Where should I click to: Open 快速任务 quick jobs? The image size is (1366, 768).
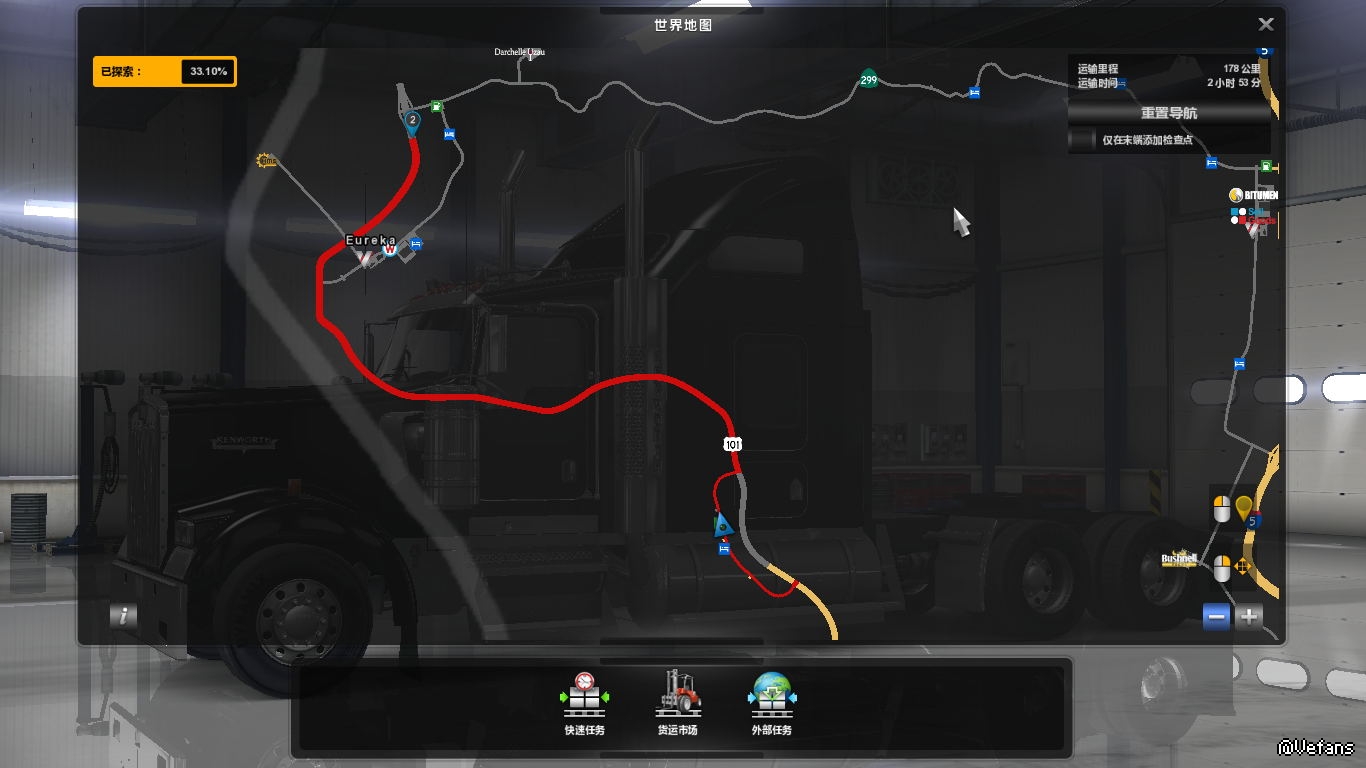[584, 703]
